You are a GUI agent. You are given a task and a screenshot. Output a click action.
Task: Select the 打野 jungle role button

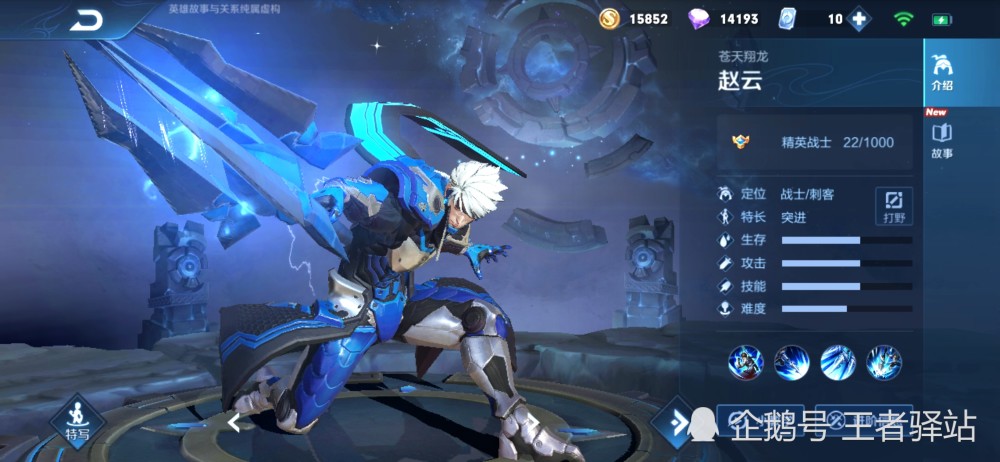893,205
